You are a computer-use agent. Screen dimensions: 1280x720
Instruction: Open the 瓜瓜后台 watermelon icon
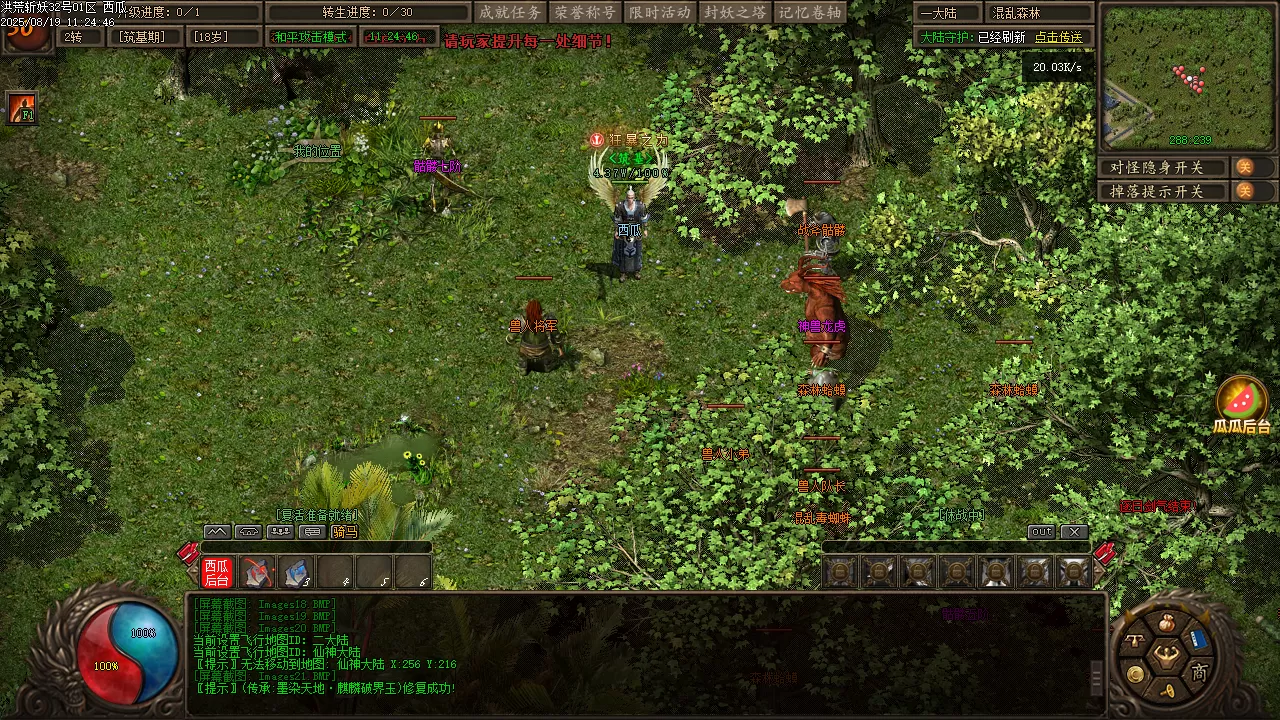pyautogui.click(x=1241, y=402)
